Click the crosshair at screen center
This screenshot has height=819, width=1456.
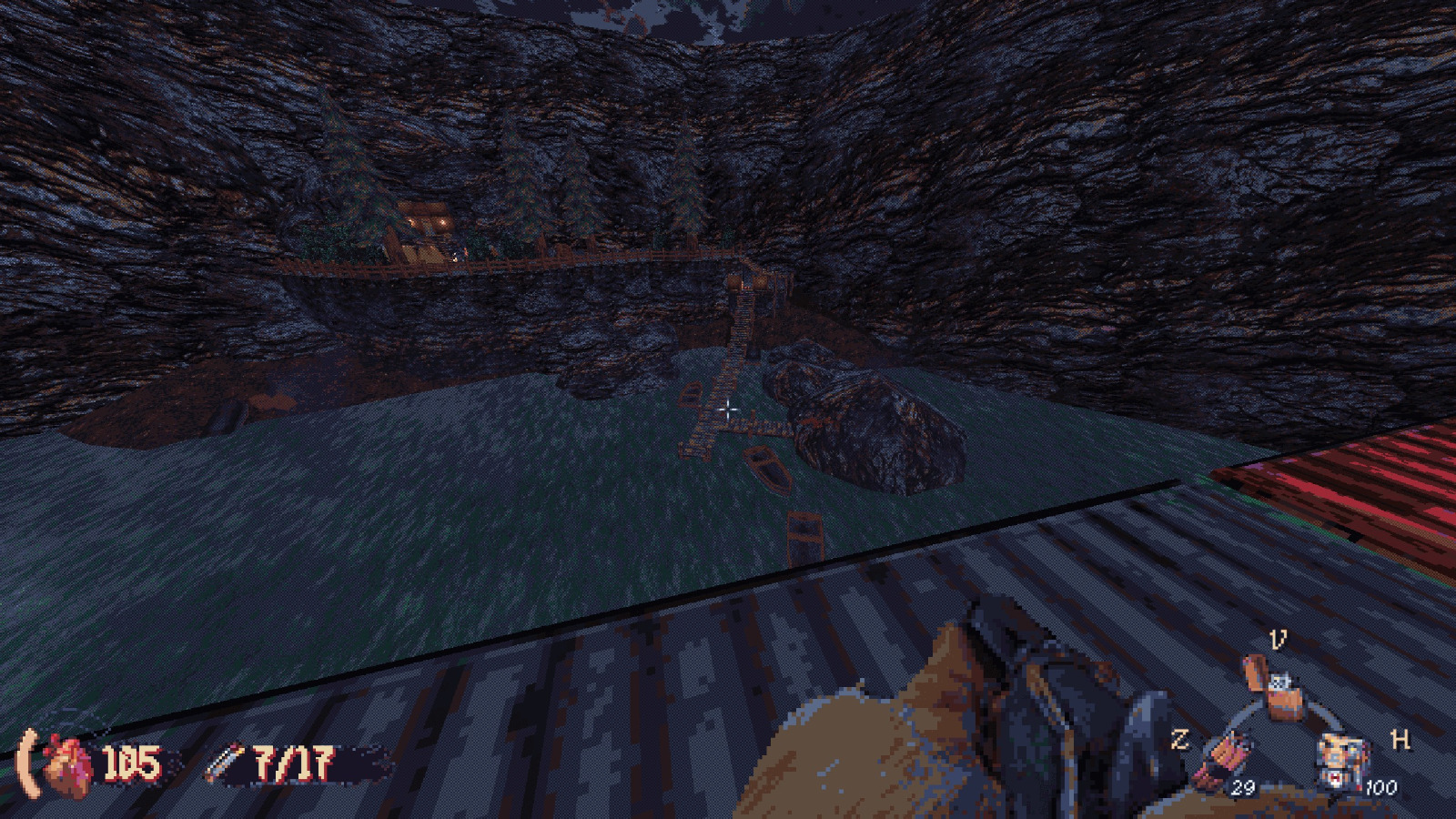click(x=728, y=411)
